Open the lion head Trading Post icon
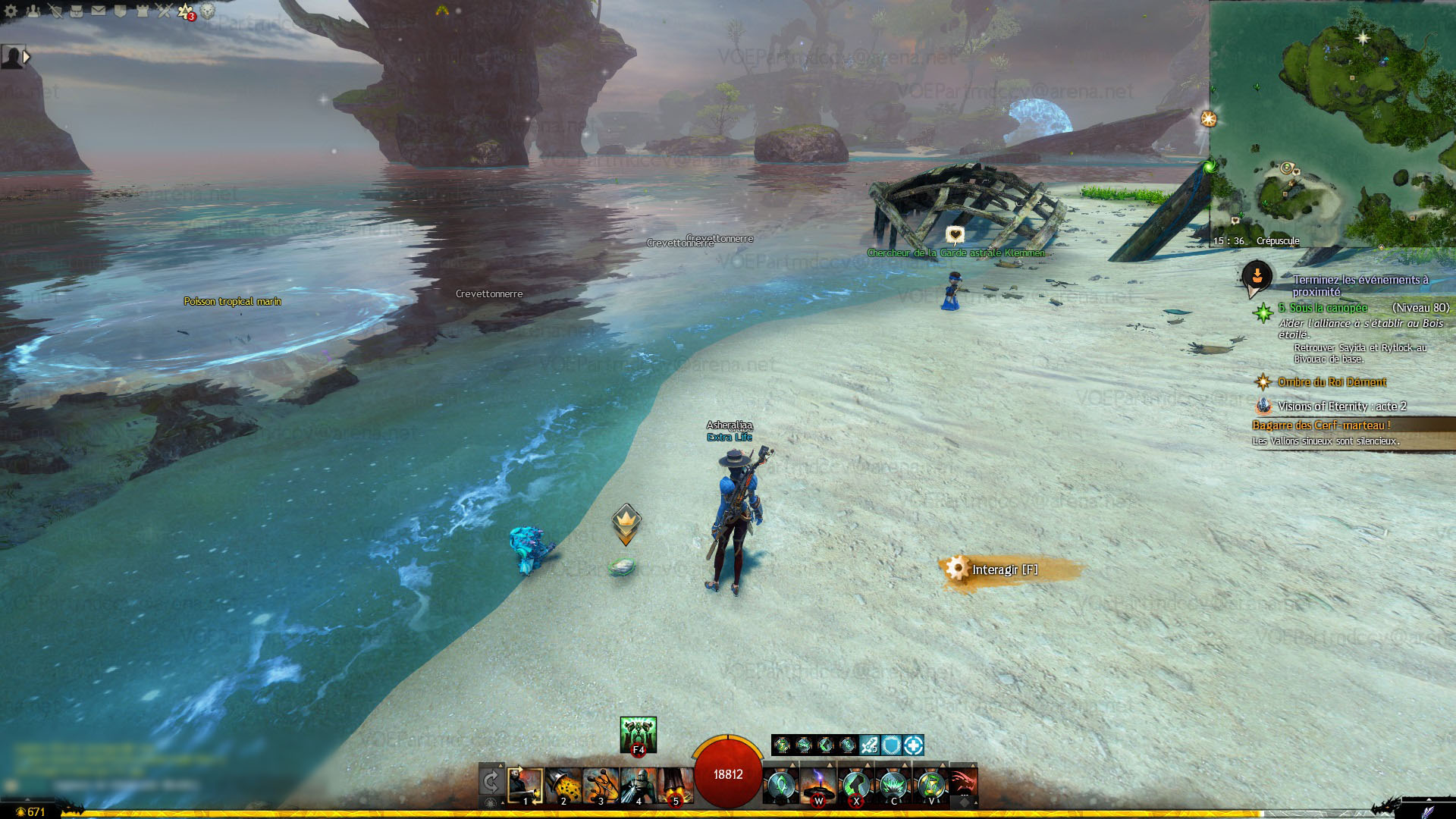The width and height of the screenshot is (1456, 819). click(207, 11)
